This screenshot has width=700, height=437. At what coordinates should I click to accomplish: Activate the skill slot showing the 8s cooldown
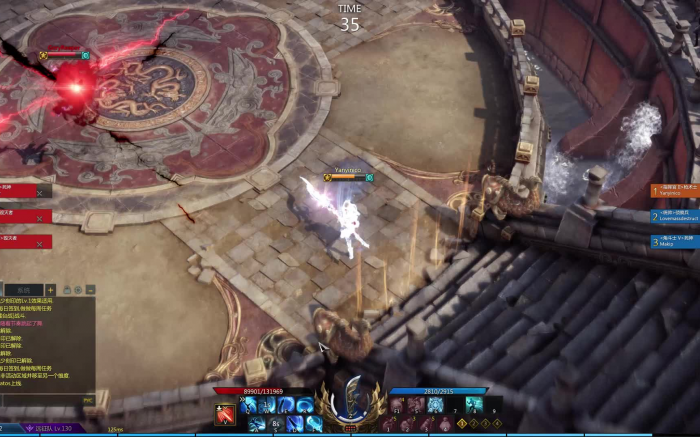point(273,423)
